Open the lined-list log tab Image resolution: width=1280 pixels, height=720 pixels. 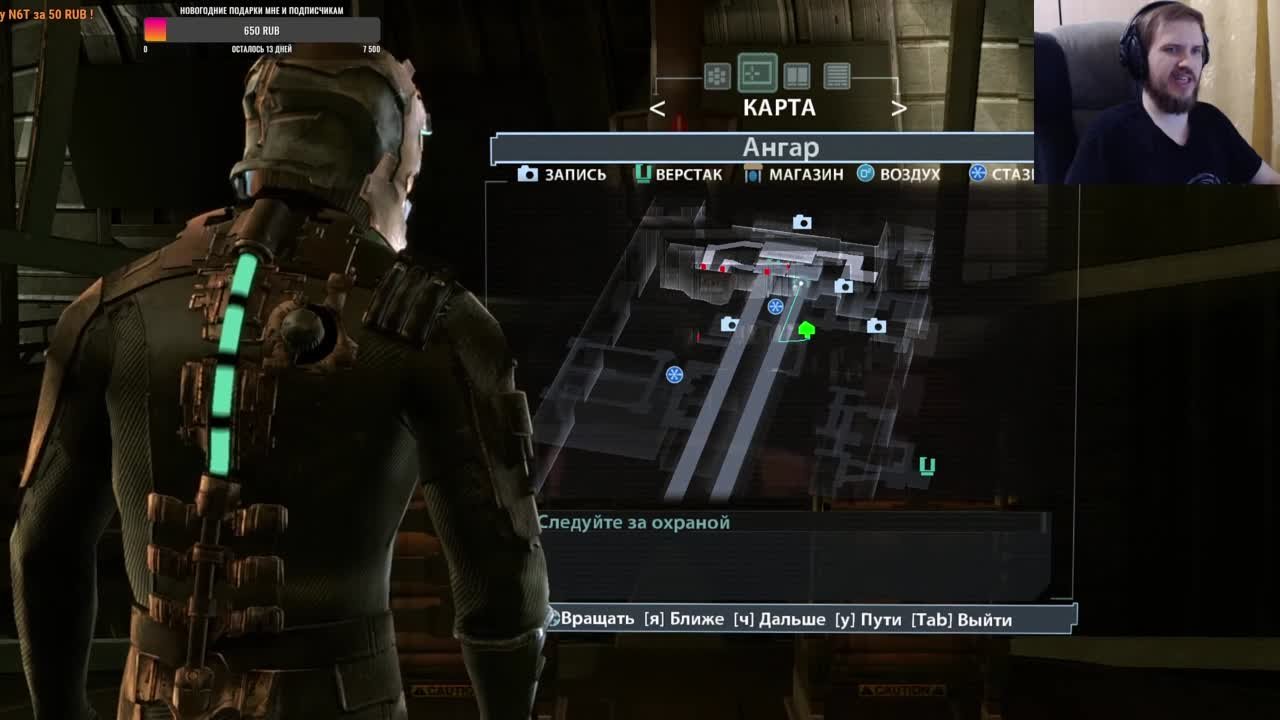pyautogui.click(x=837, y=76)
